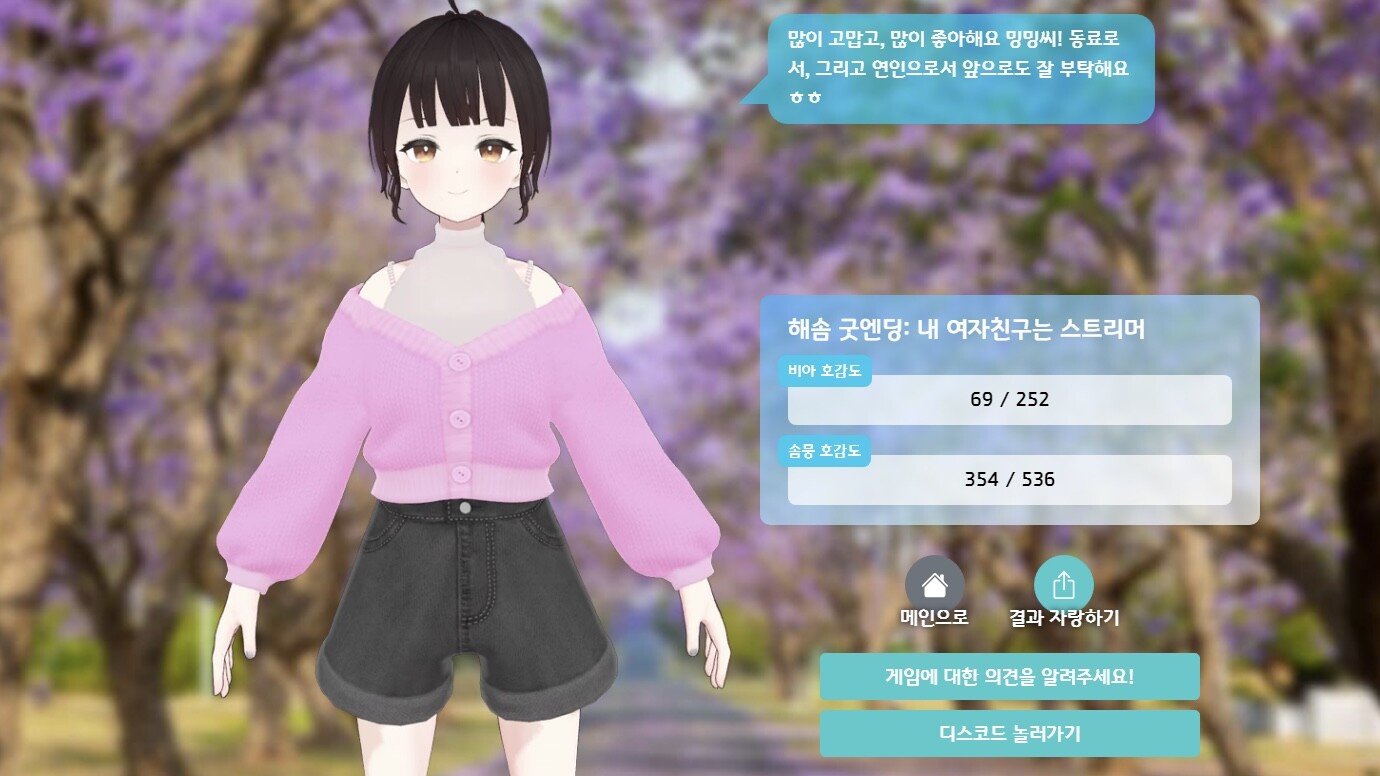1380x776 pixels.
Task: Click the 게임에 대한 의견을 알려주세요 feedback button
Action: coord(1009,676)
